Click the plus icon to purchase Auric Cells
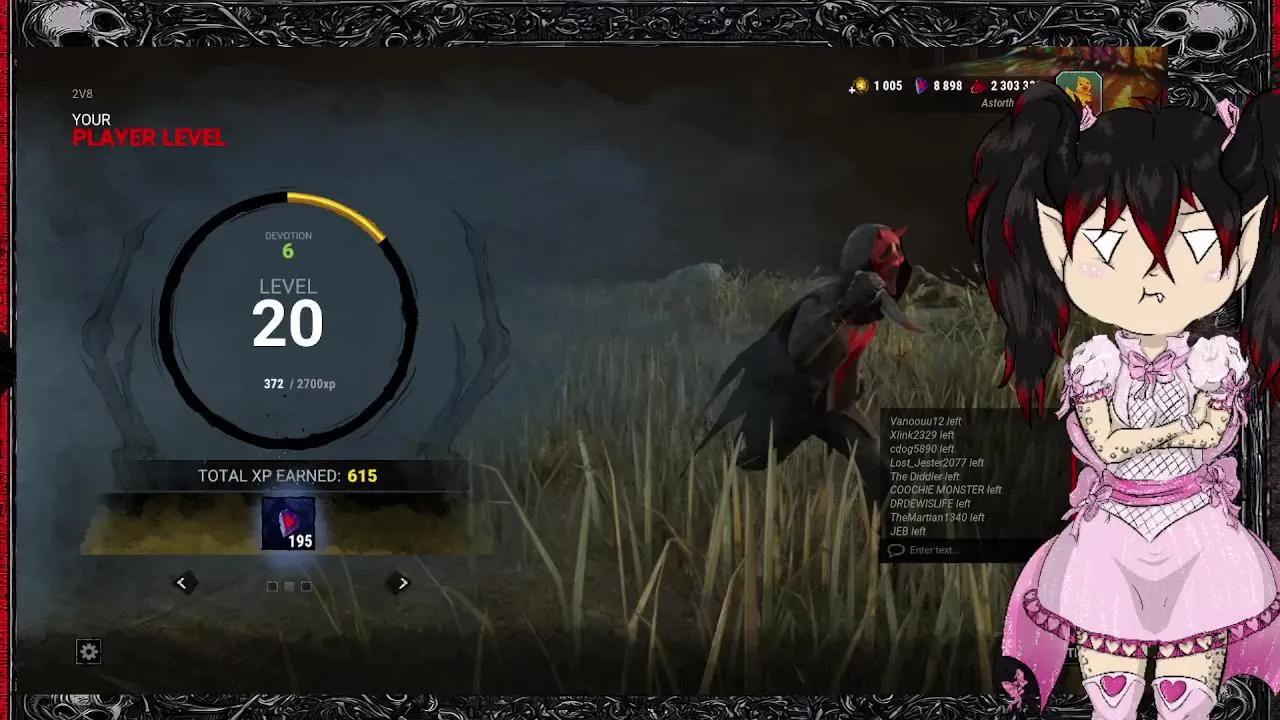1280x720 pixels. 851,91
